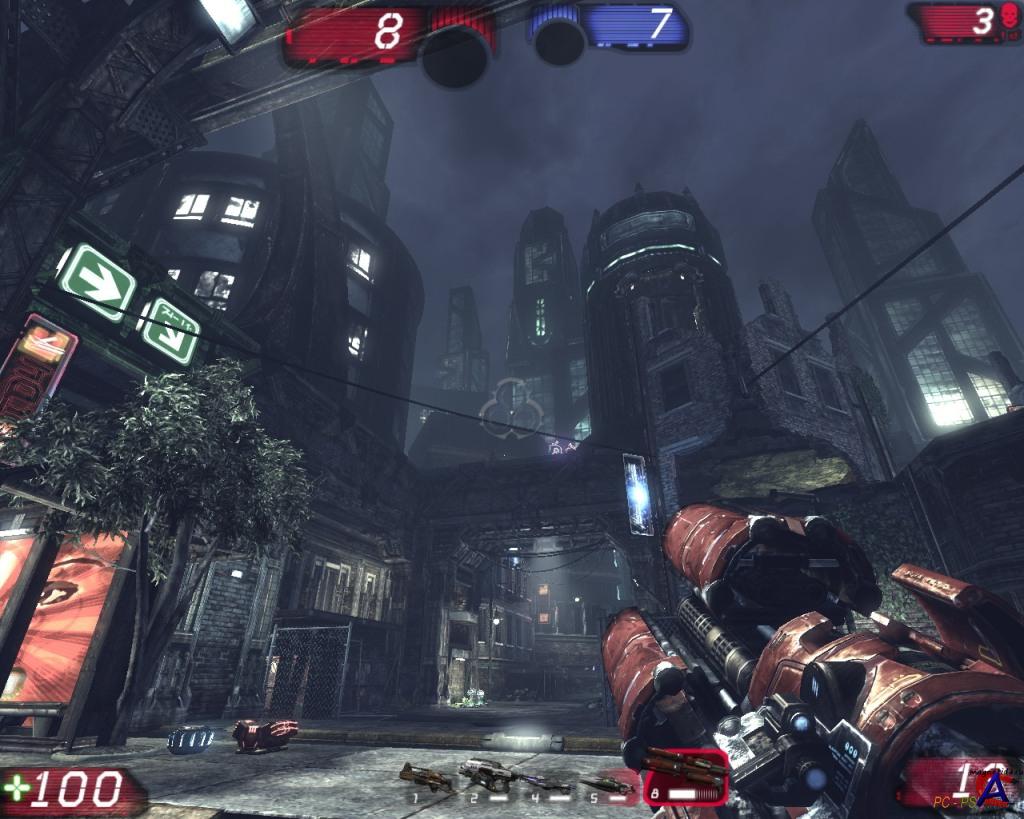Screen dimensions: 1024x819
Task: Select the Impact Hammer in weapon slot 1
Action: pos(424,776)
